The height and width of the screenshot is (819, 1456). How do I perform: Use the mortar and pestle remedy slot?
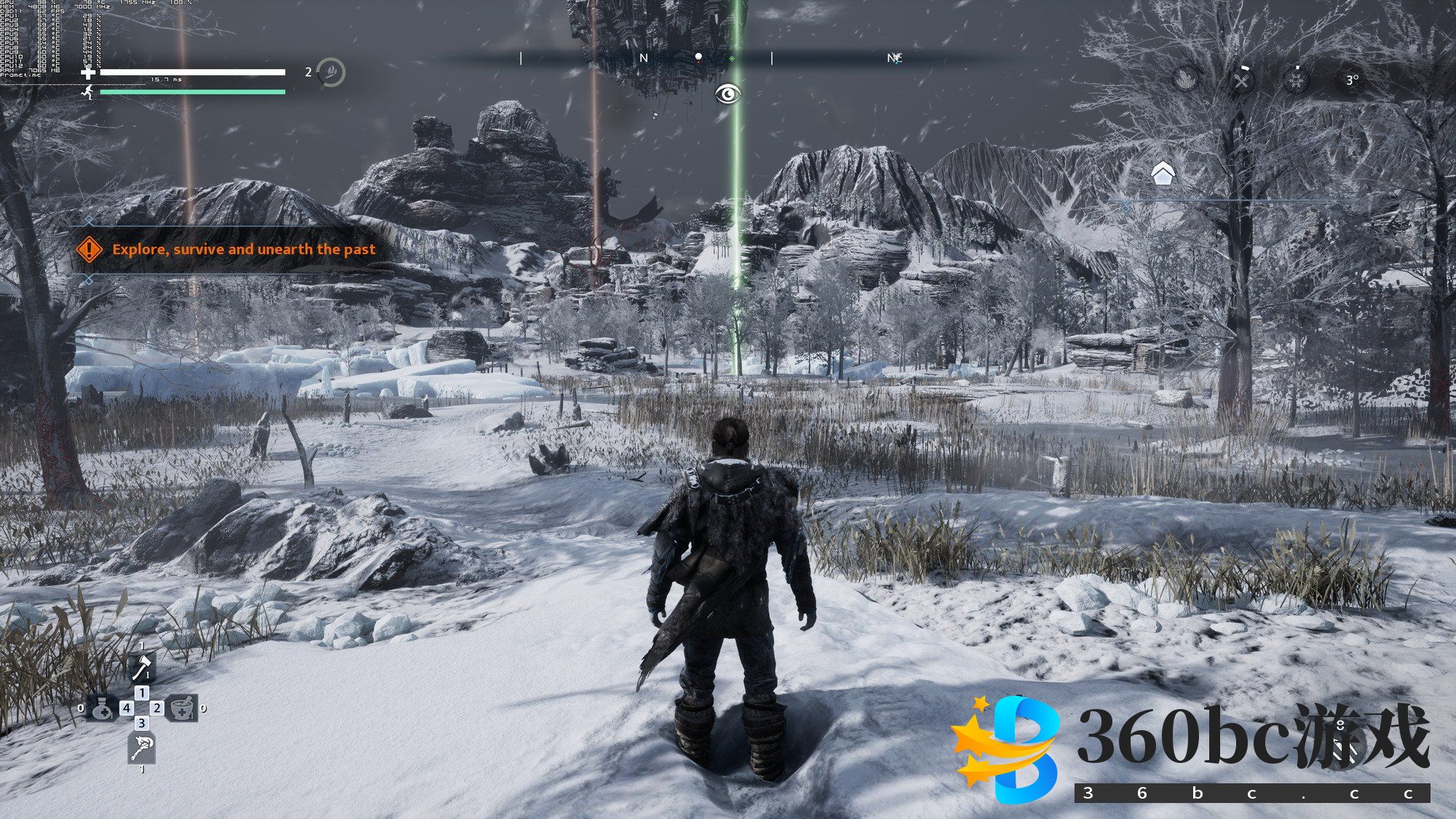coord(181,708)
